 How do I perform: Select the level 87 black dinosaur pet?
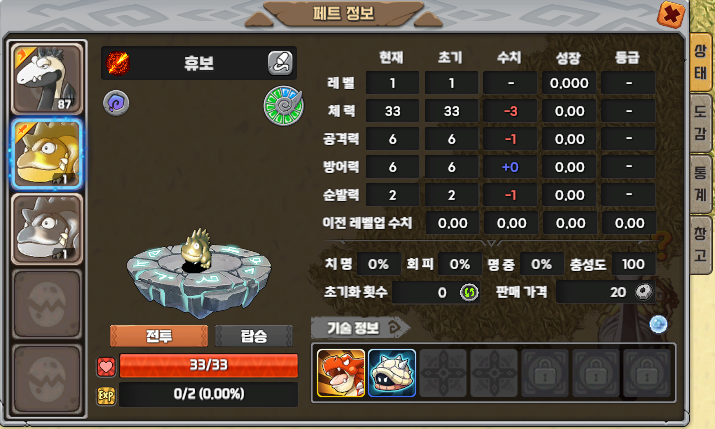[x=46, y=78]
